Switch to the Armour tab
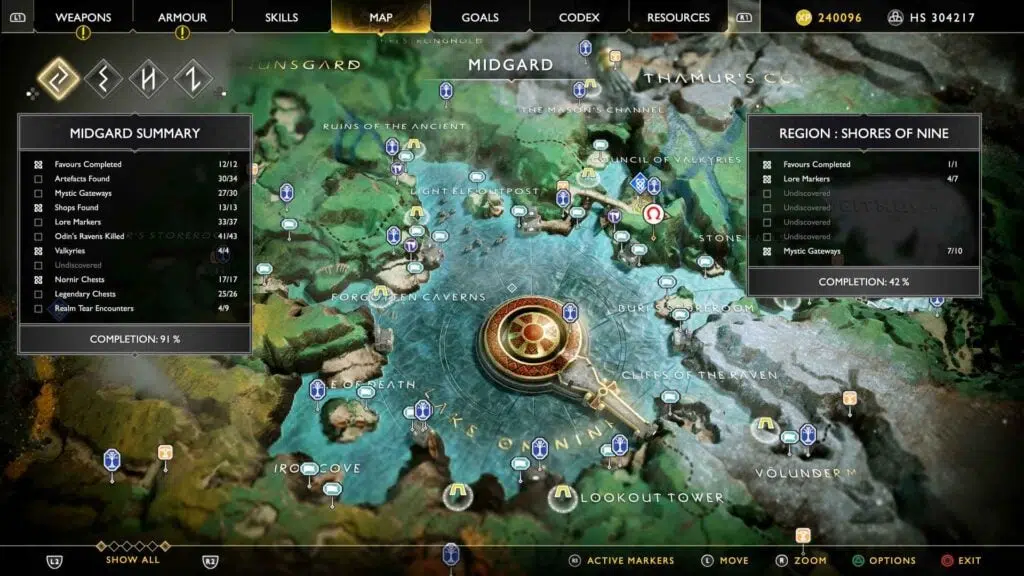 coord(182,17)
